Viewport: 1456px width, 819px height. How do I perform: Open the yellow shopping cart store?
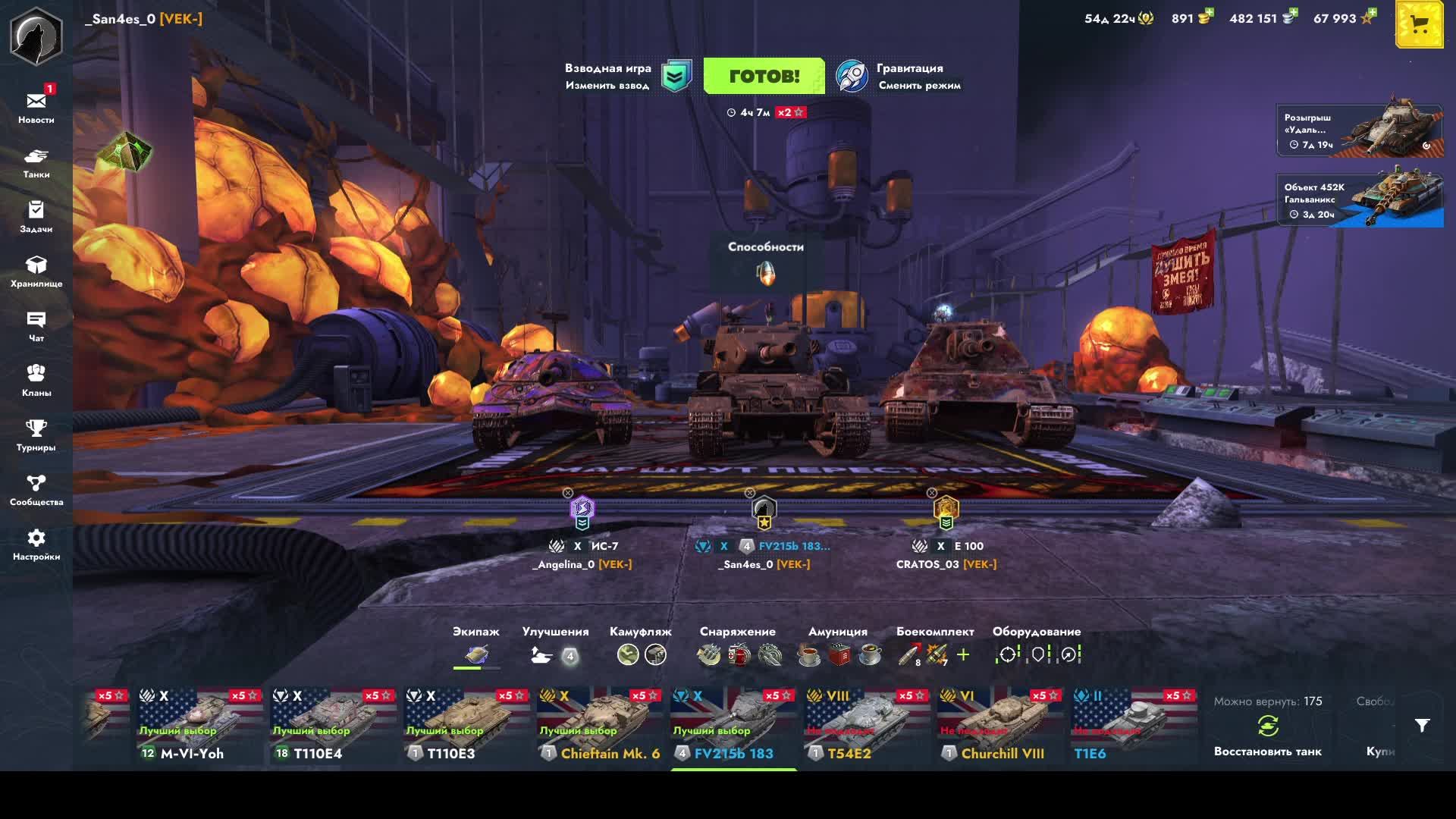1419,25
